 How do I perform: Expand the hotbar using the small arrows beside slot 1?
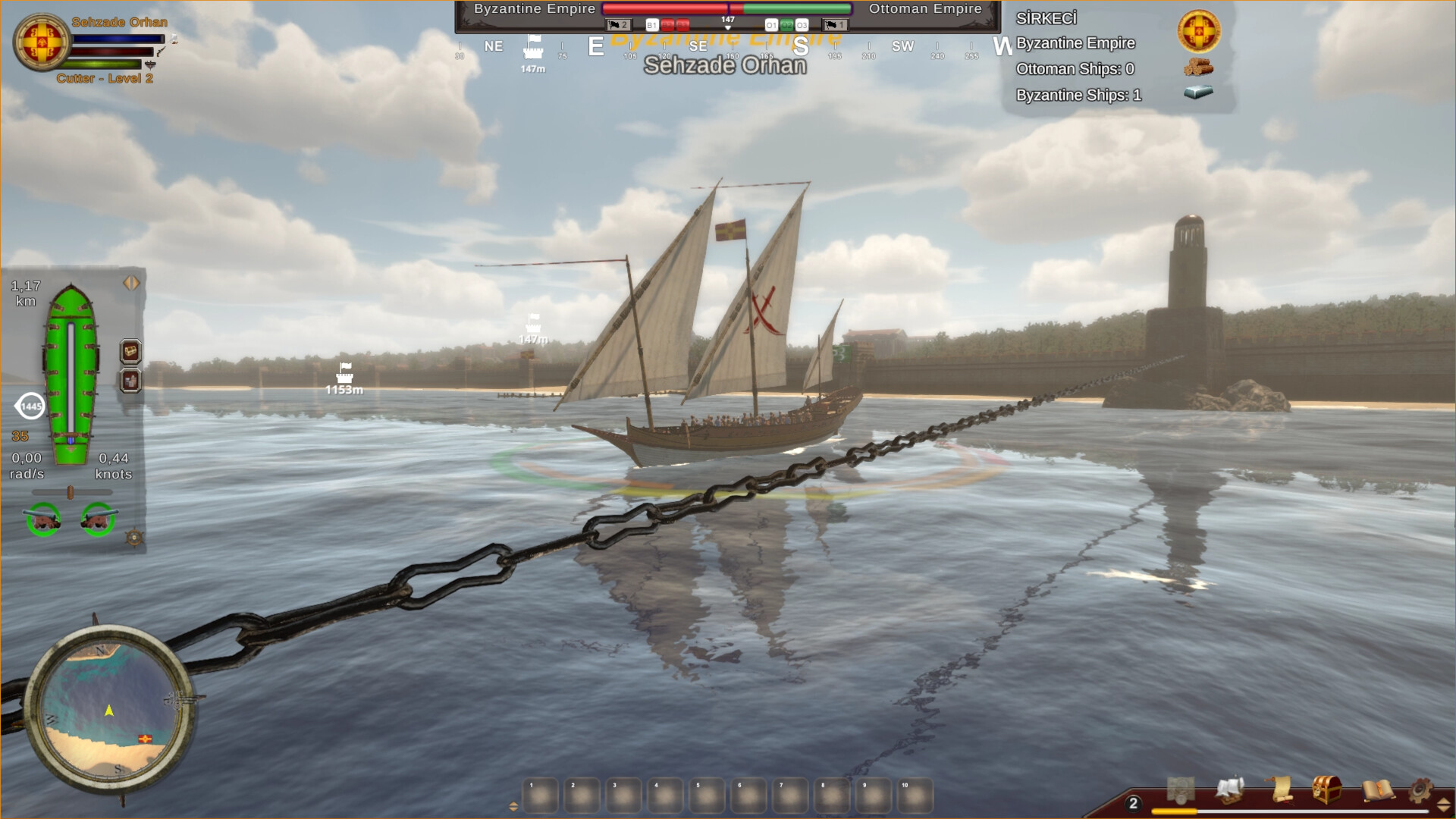tap(513, 805)
